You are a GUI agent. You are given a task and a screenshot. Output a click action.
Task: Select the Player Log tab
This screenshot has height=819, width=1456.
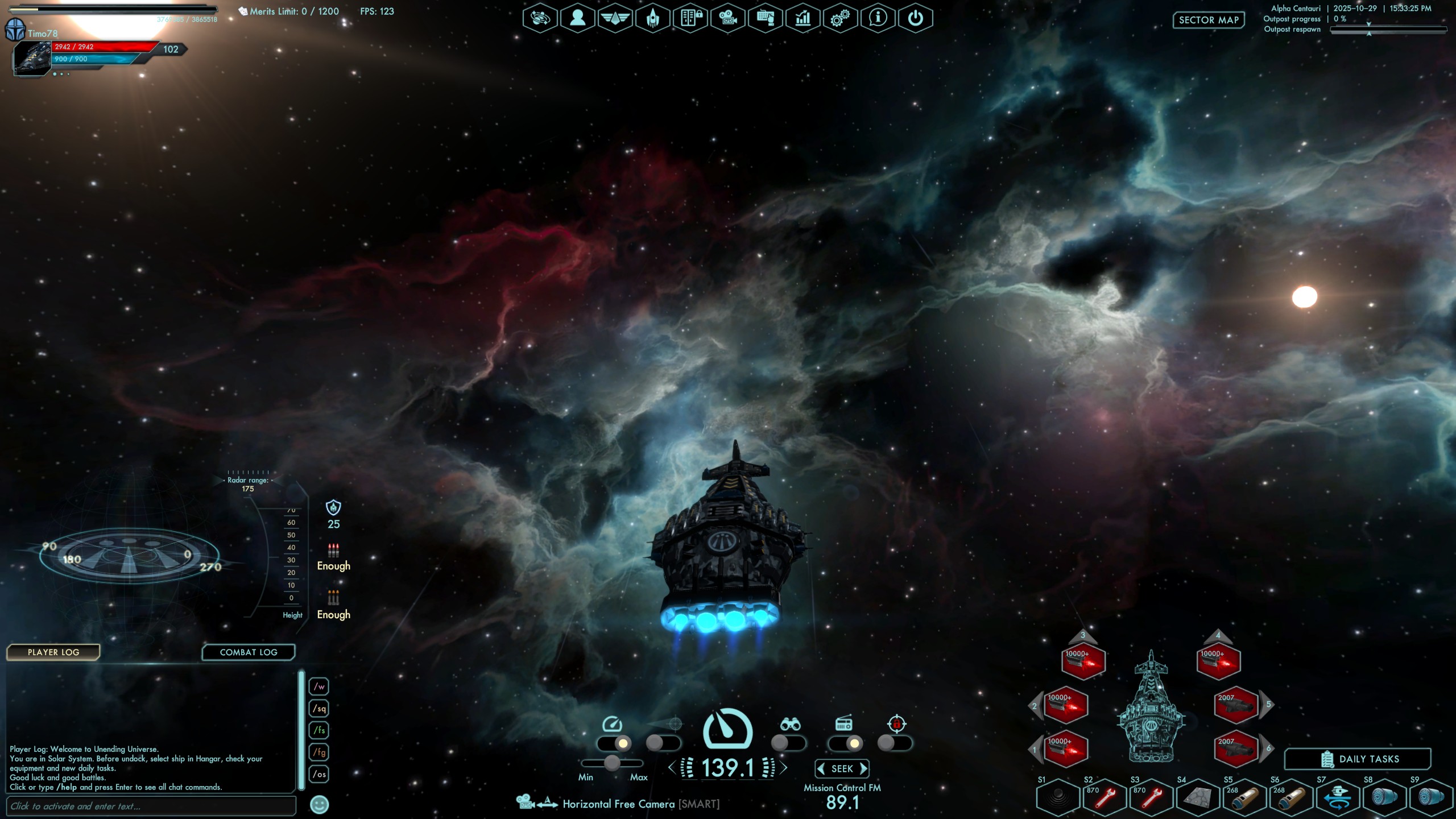(53, 652)
